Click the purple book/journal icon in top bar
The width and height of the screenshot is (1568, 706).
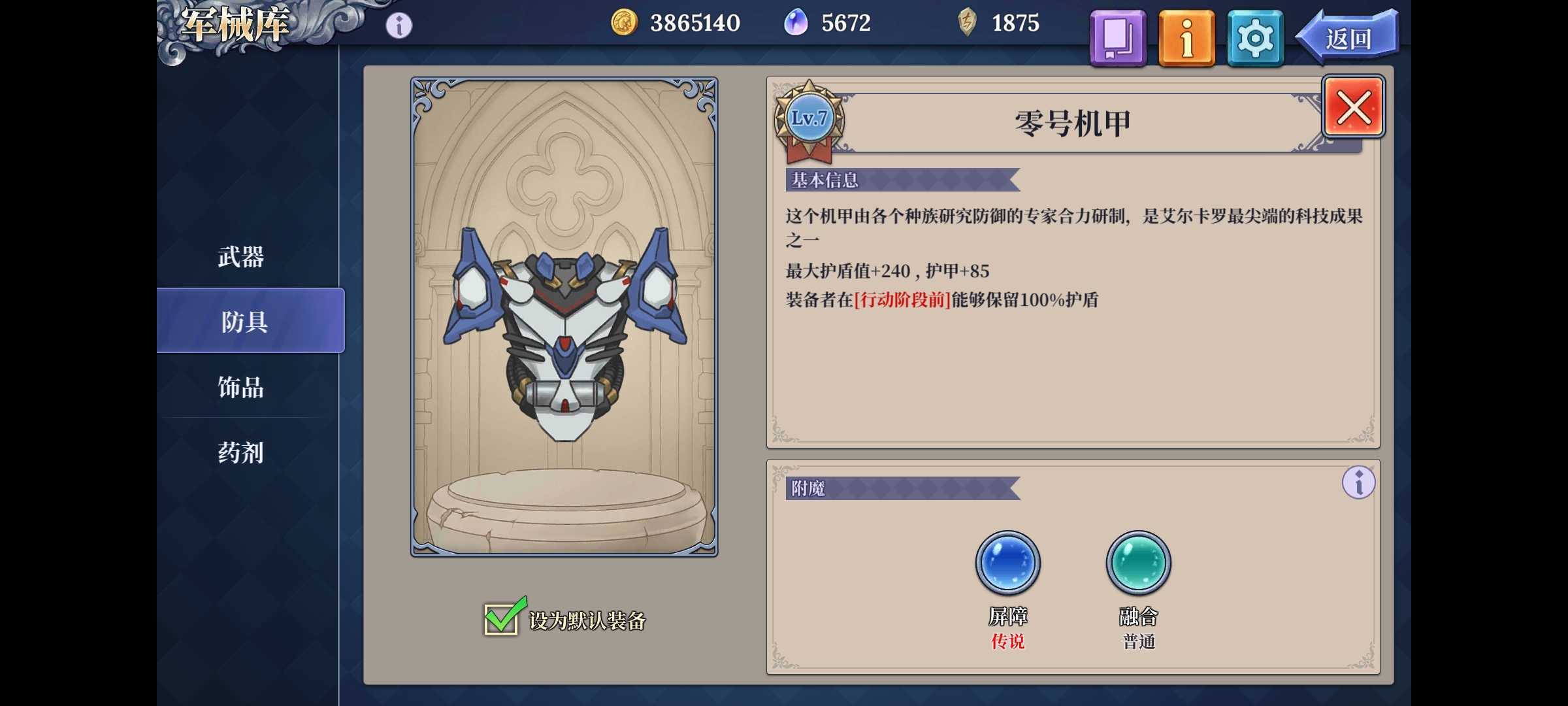[1117, 37]
